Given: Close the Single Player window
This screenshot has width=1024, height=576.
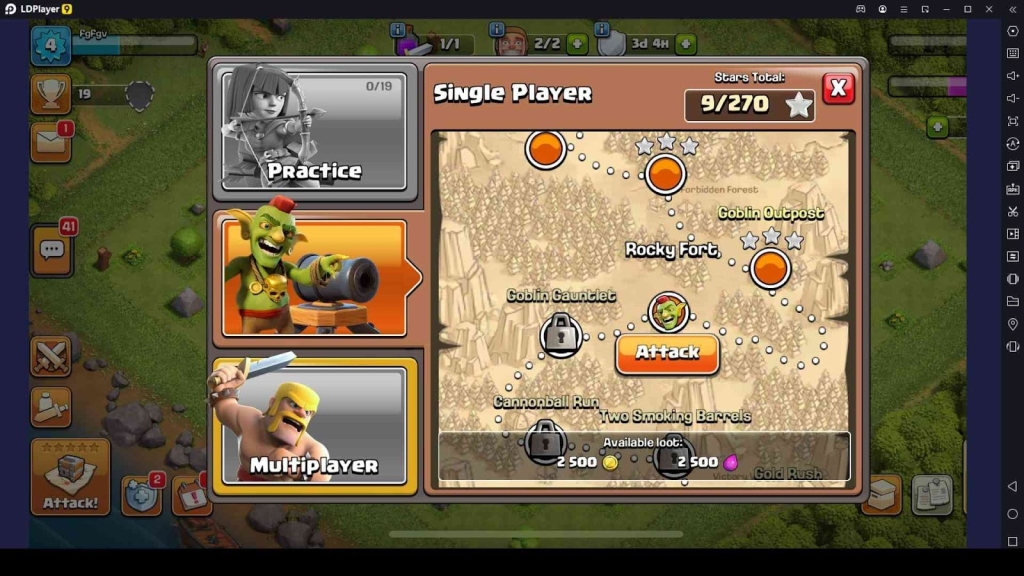Looking at the screenshot, I should [838, 89].
